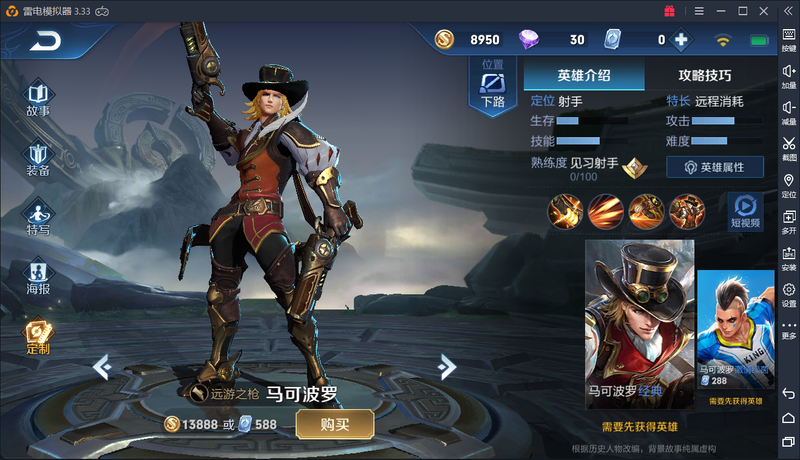The width and height of the screenshot is (800, 460).
Task: Open 英雄属性 hero attributes
Action: (x=715, y=167)
